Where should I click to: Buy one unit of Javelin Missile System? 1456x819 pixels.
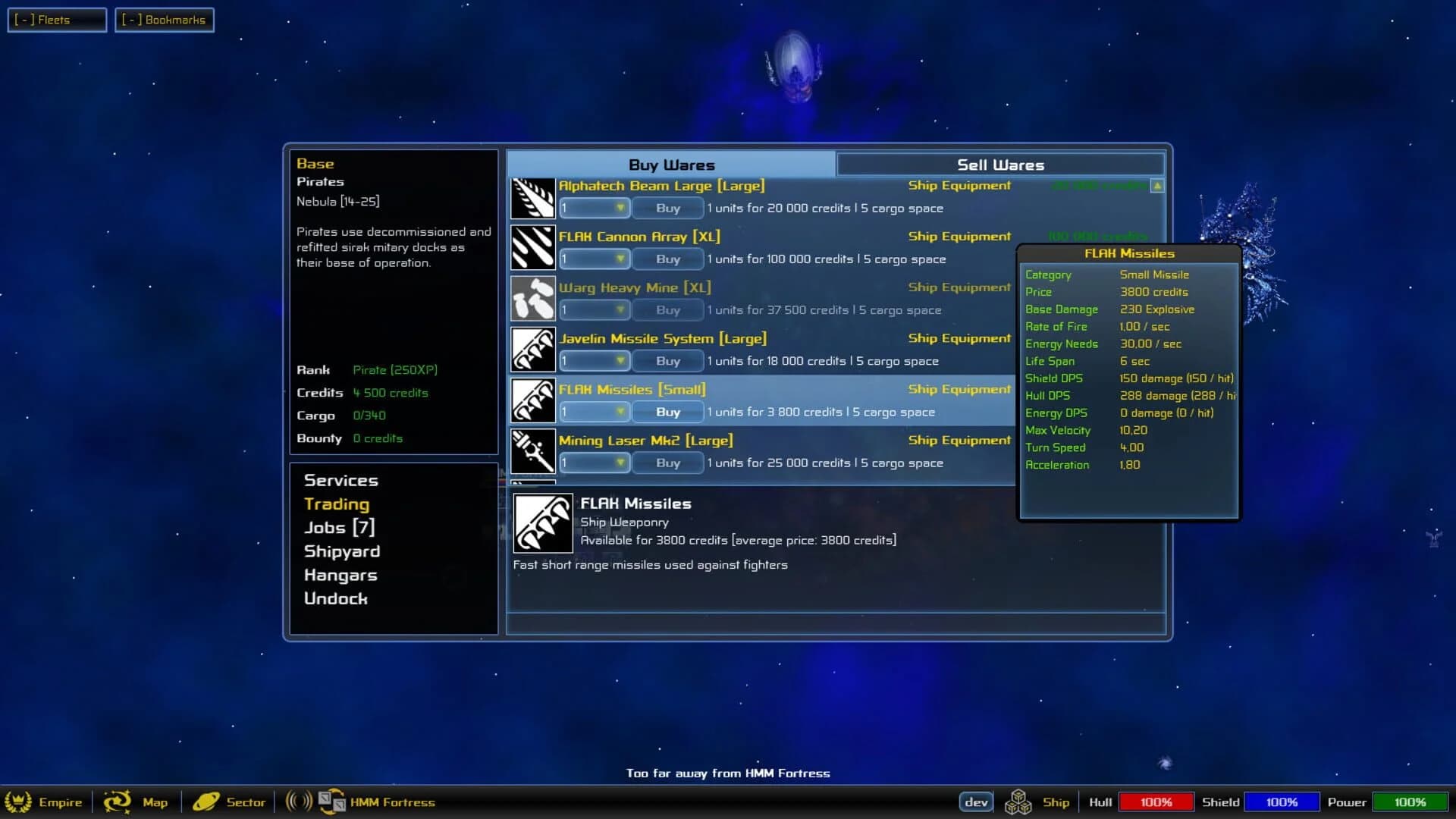click(x=667, y=361)
